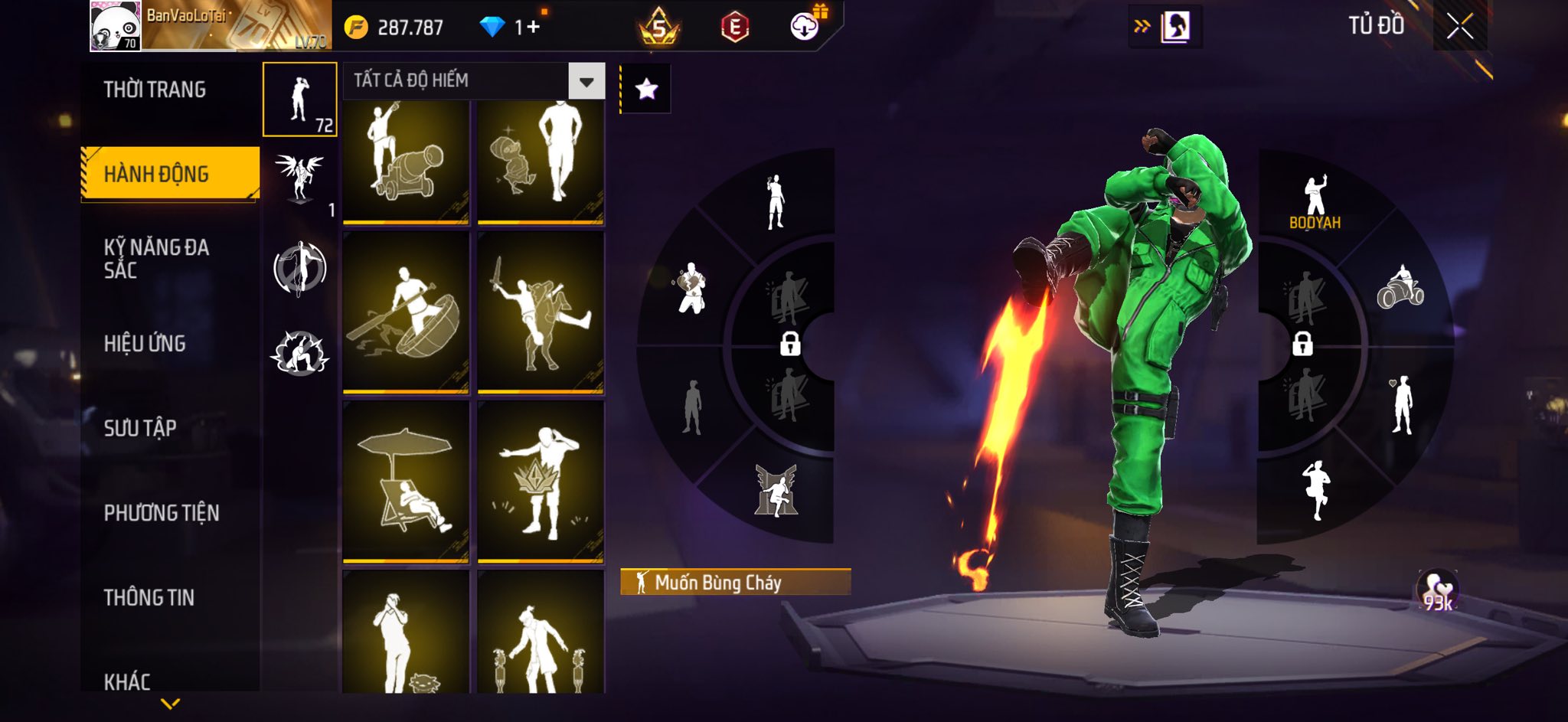Image resolution: width=1568 pixels, height=722 pixels.
Task: Go to the Hiệu Ứng menu
Action: tap(145, 344)
